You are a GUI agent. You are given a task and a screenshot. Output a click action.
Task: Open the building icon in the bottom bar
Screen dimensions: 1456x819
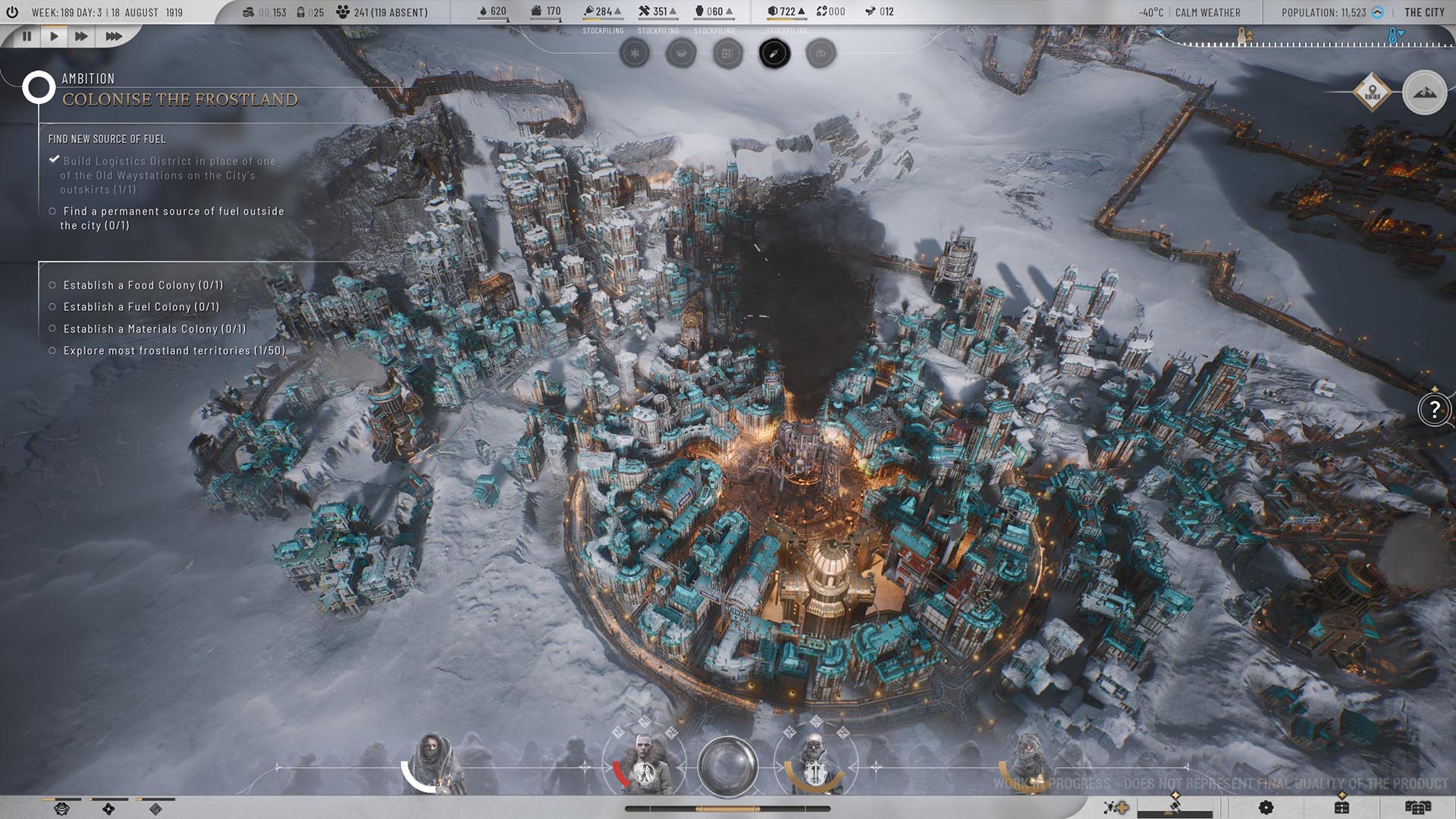[1341, 807]
